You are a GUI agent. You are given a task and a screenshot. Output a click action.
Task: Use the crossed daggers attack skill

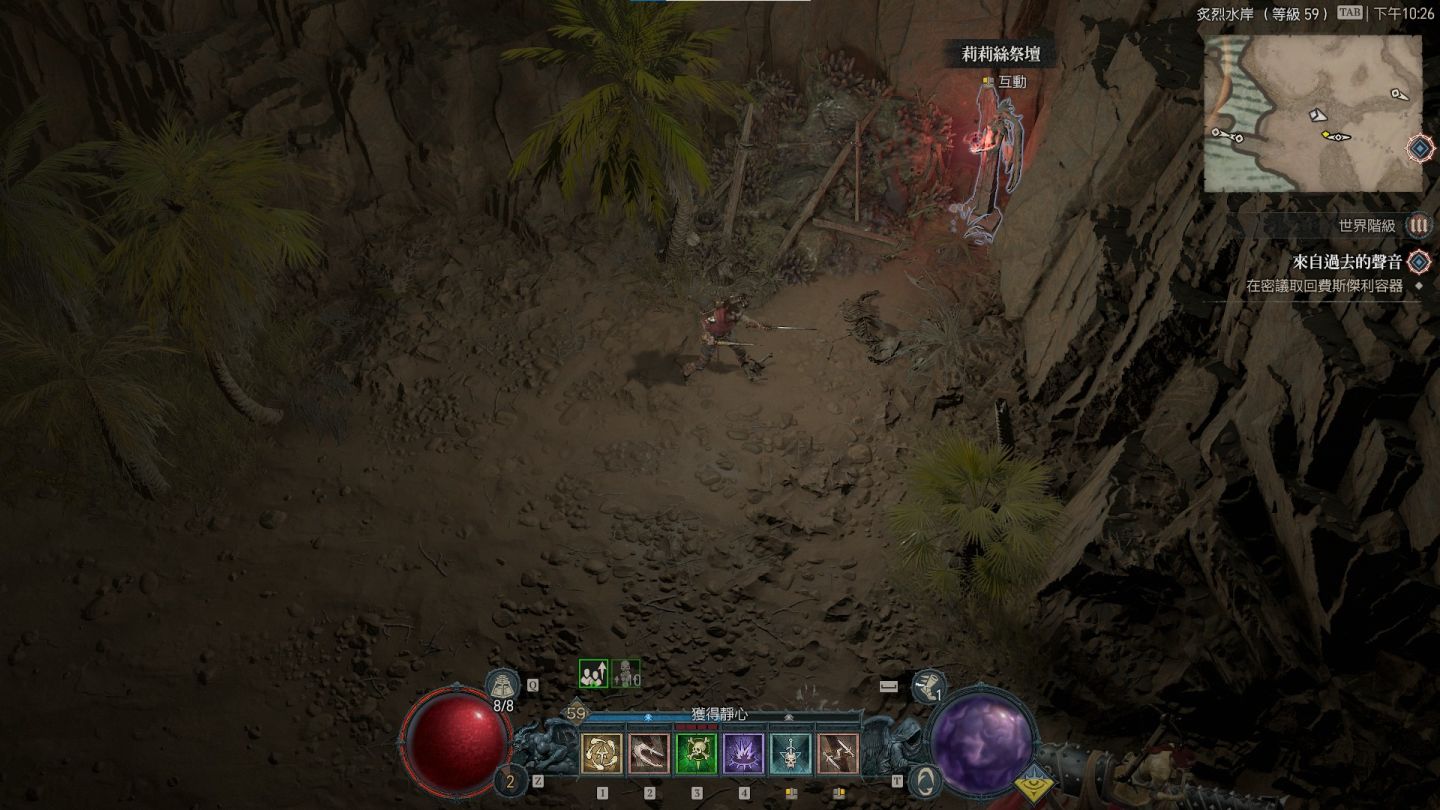pyautogui.click(x=838, y=754)
